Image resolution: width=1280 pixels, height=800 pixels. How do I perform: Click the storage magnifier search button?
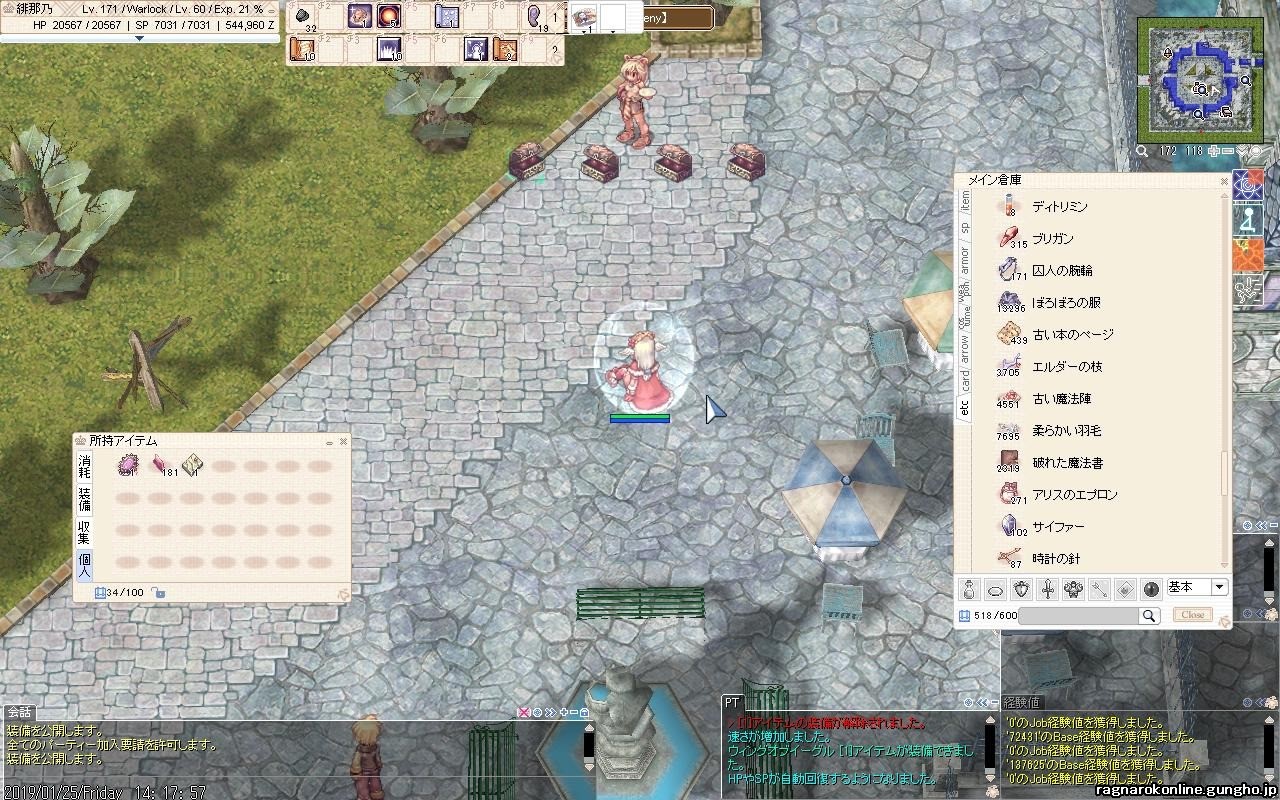(1150, 616)
